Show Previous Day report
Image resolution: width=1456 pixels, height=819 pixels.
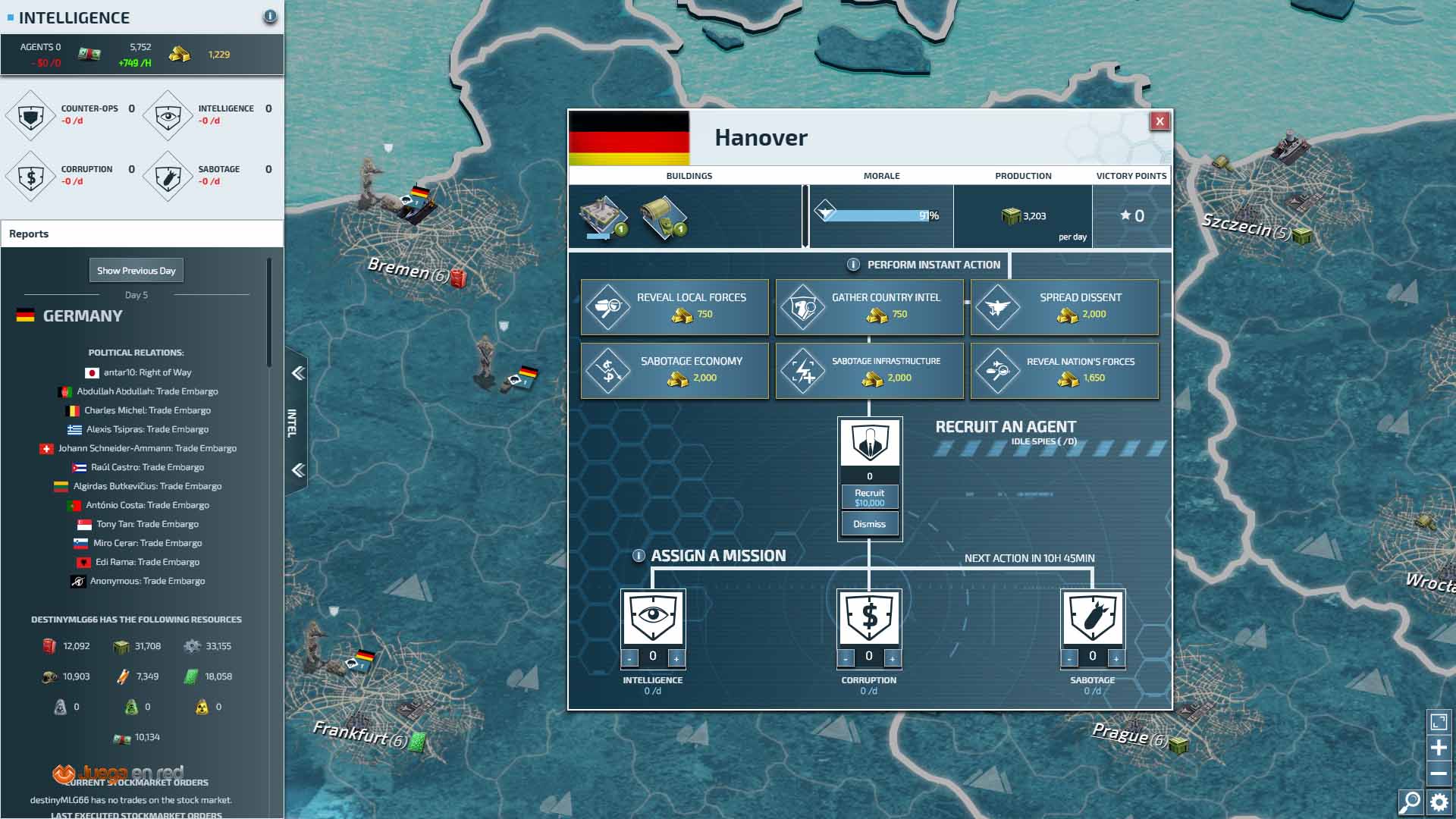point(136,271)
